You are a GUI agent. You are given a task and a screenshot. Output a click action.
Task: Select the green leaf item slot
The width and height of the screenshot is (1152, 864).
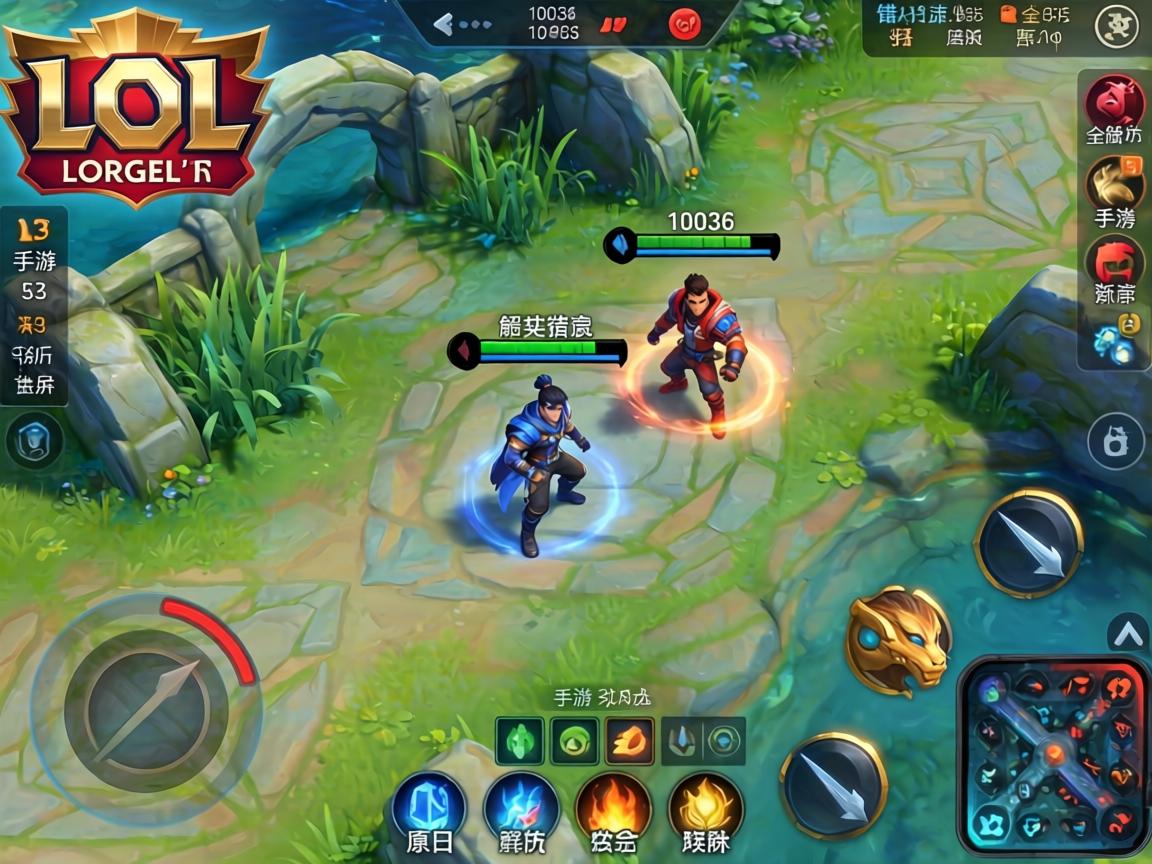coord(520,741)
